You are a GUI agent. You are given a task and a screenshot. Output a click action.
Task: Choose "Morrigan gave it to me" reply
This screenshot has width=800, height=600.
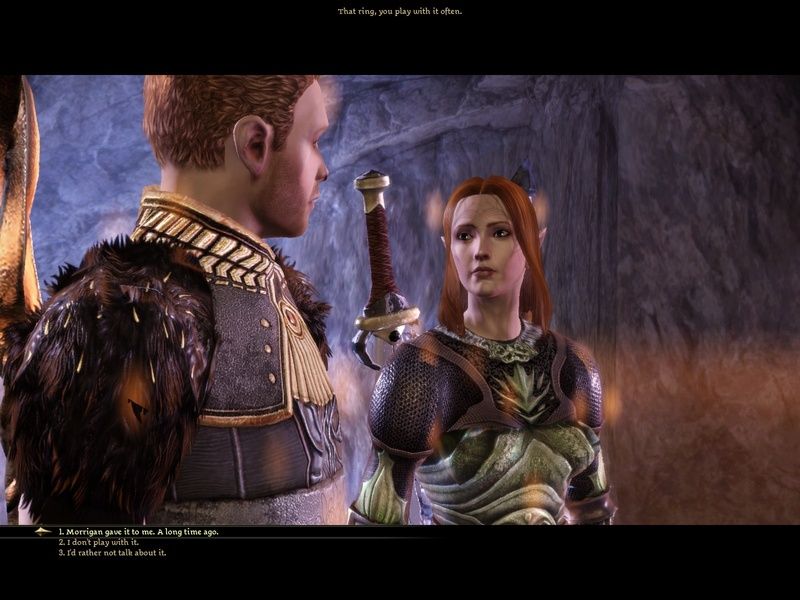138,532
